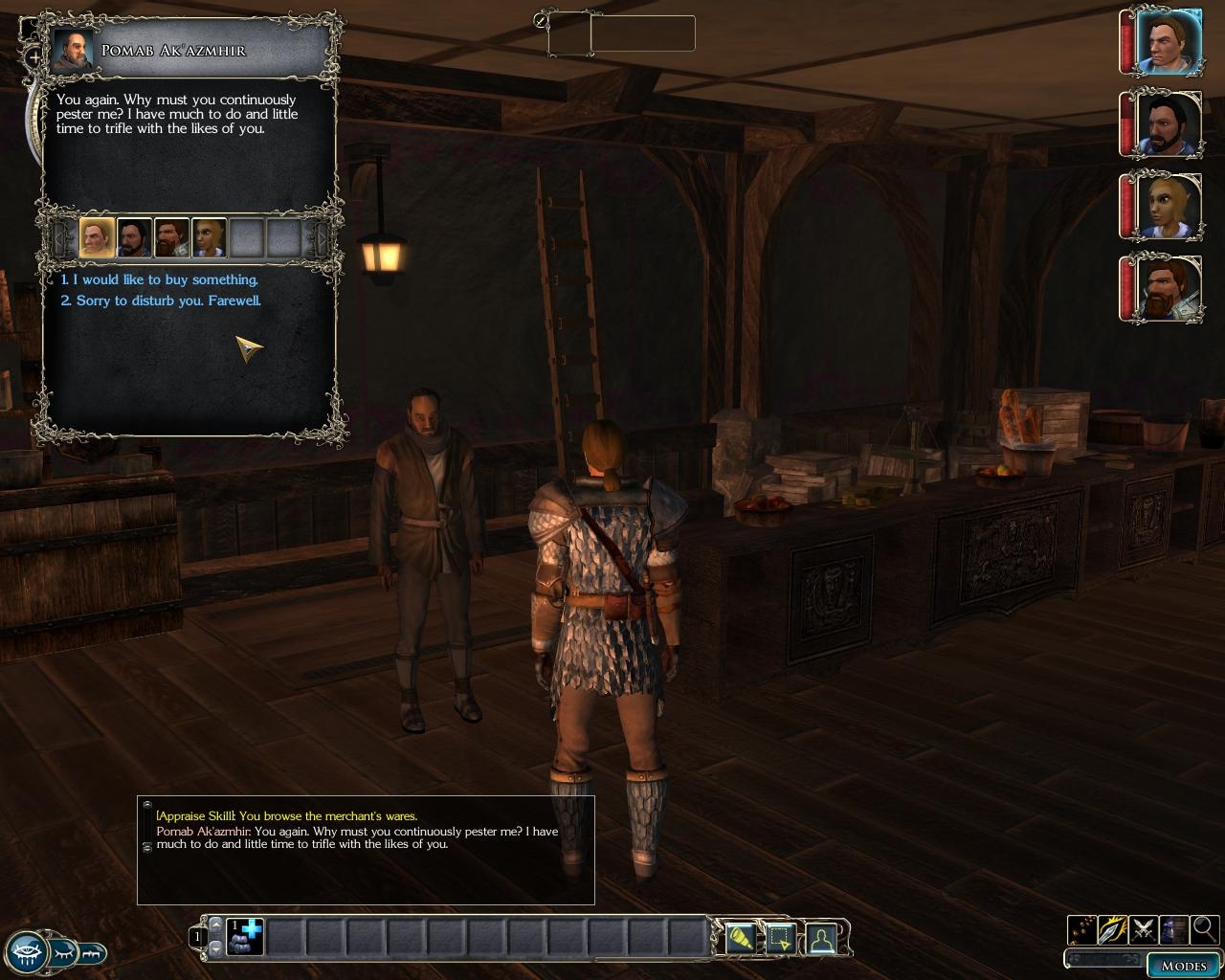Image resolution: width=1225 pixels, height=980 pixels.
Task: Click the large eye emblem button
Action: 26,952
